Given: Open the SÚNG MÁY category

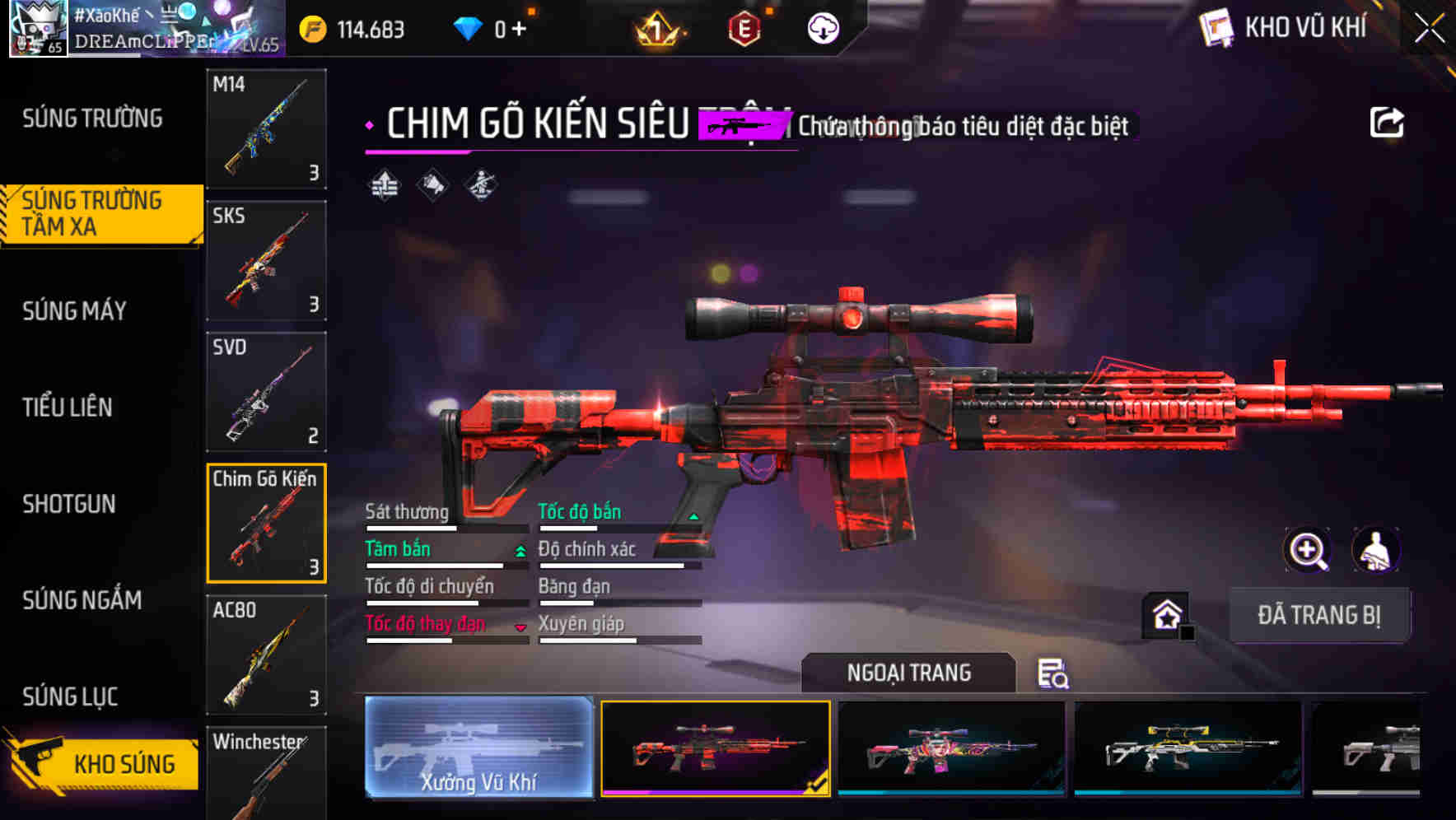Looking at the screenshot, I should click(74, 311).
